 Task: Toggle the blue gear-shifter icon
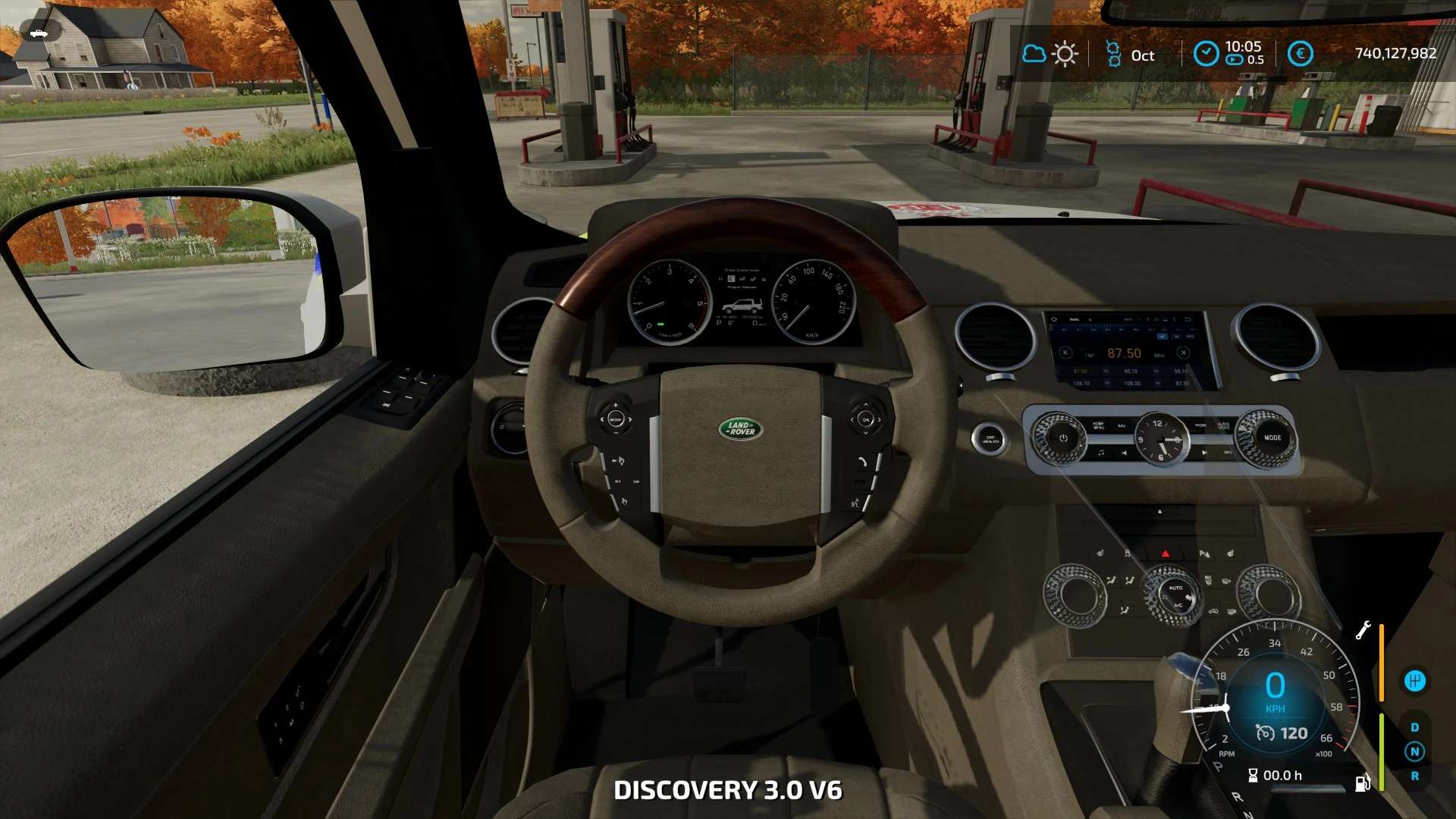tap(1414, 681)
